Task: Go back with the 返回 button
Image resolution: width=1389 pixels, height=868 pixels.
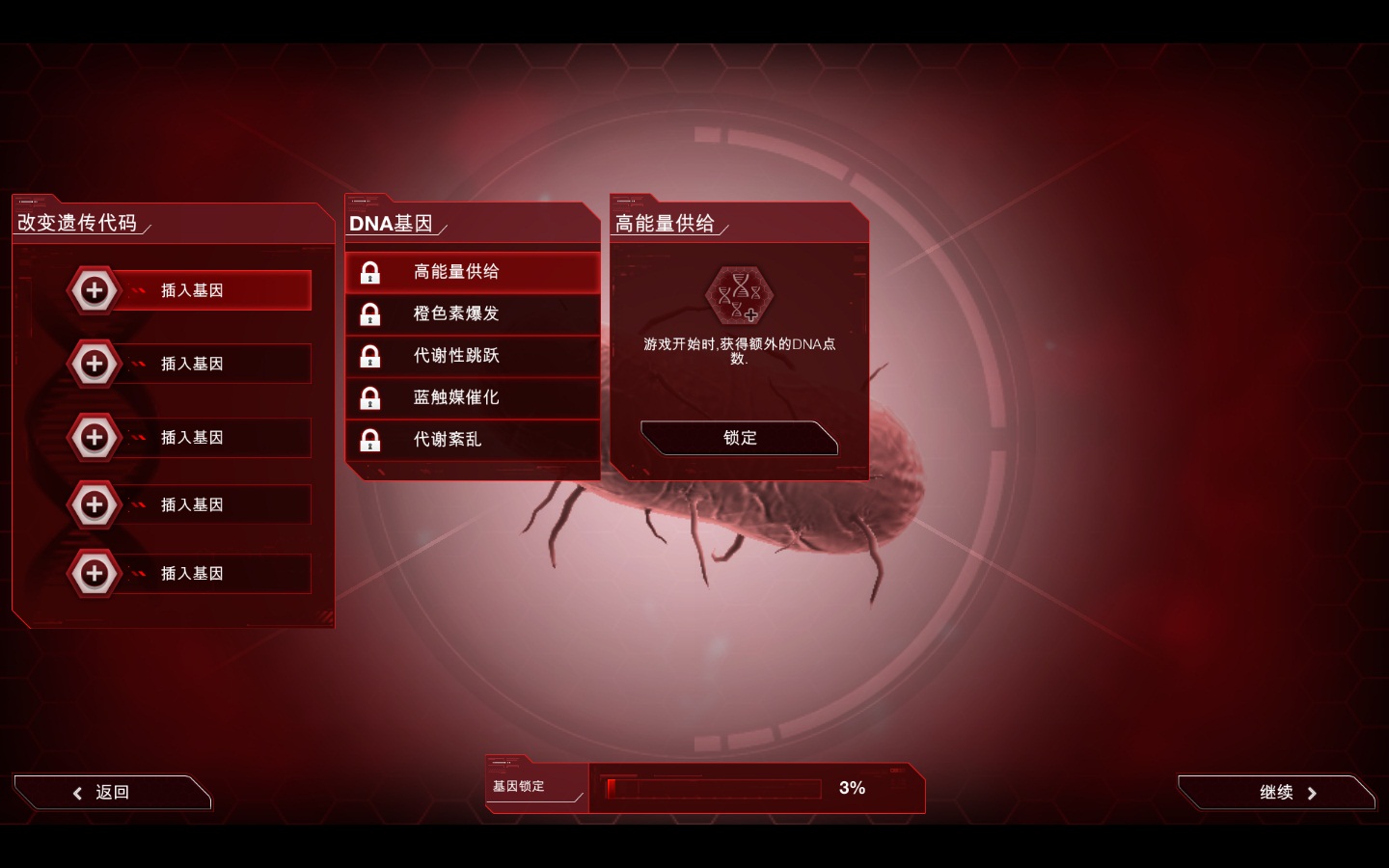Action: pos(112,793)
